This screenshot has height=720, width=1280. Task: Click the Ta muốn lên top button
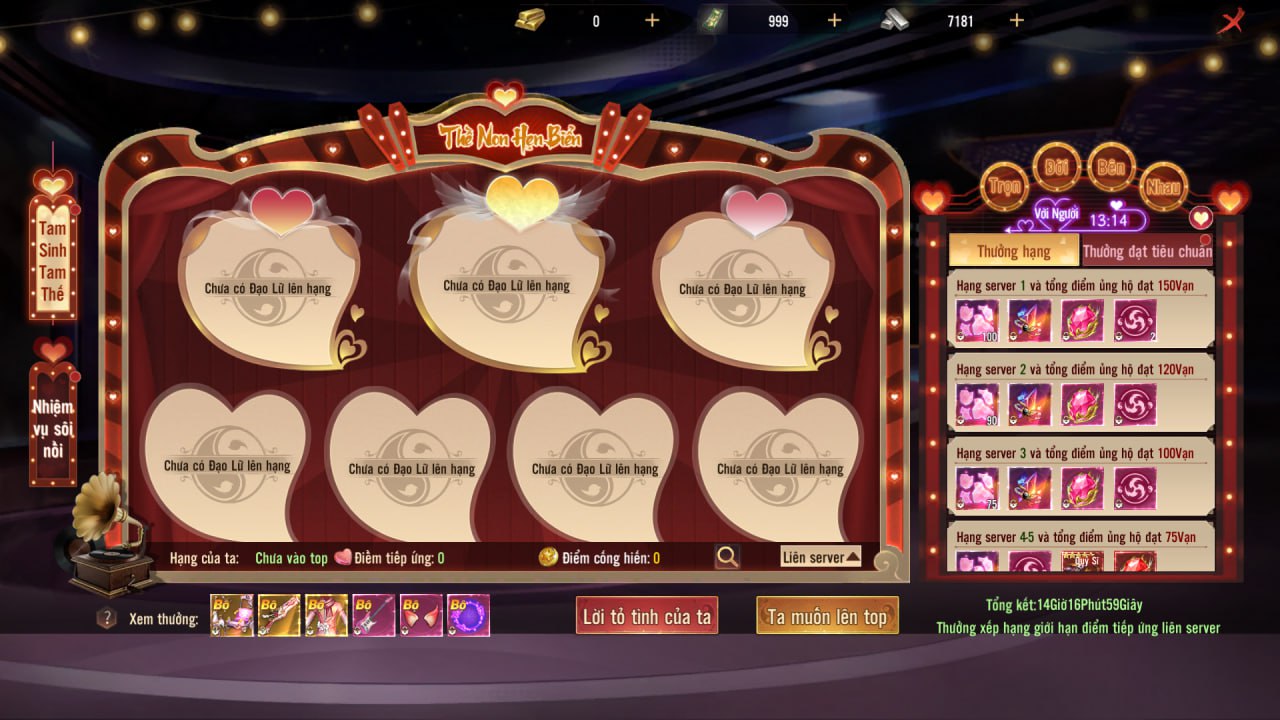(x=827, y=617)
